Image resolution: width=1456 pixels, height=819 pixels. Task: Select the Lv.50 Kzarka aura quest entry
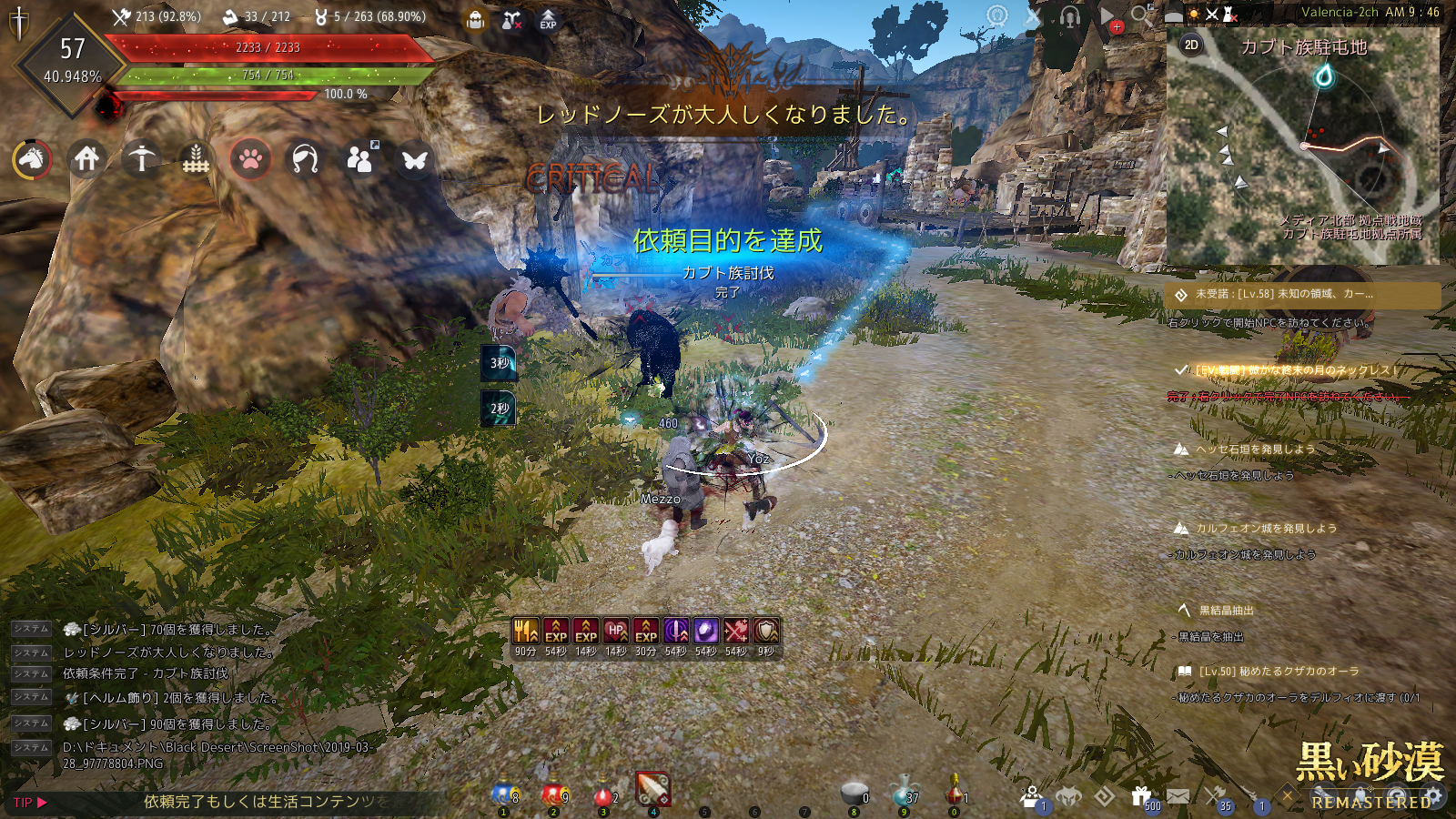coord(1278,672)
